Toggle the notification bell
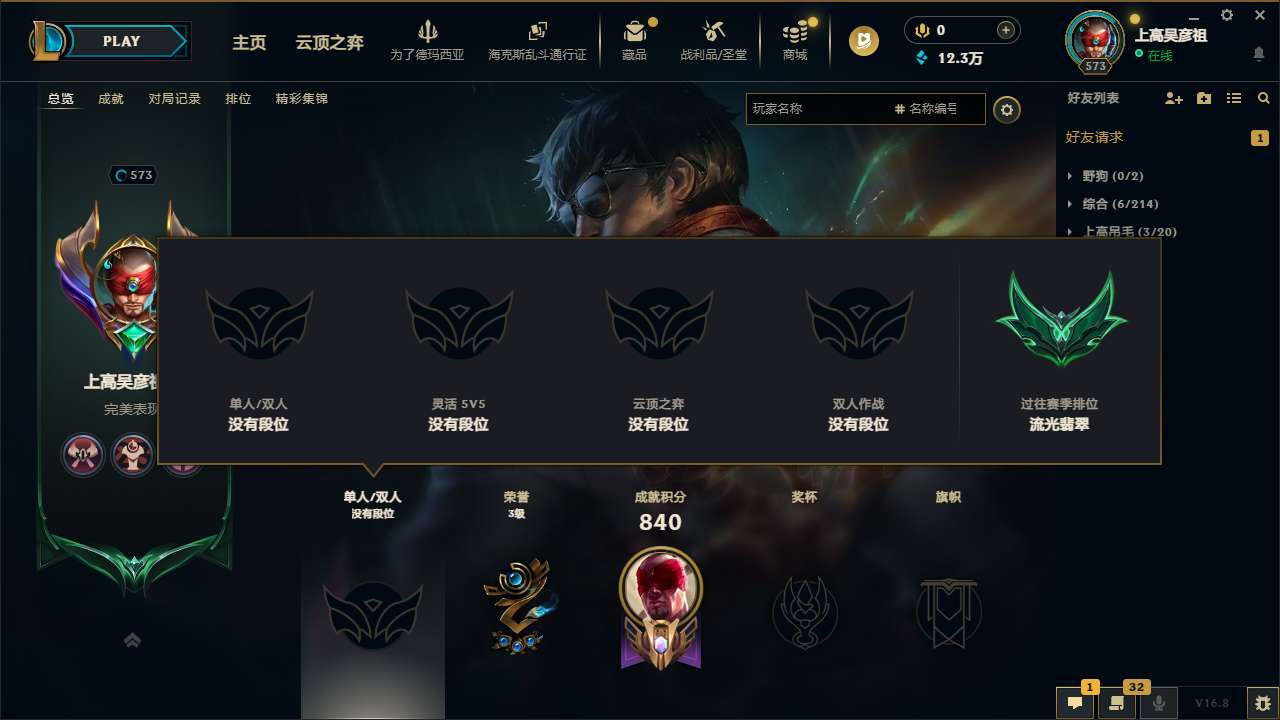The height and width of the screenshot is (720, 1280). click(x=1259, y=53)
